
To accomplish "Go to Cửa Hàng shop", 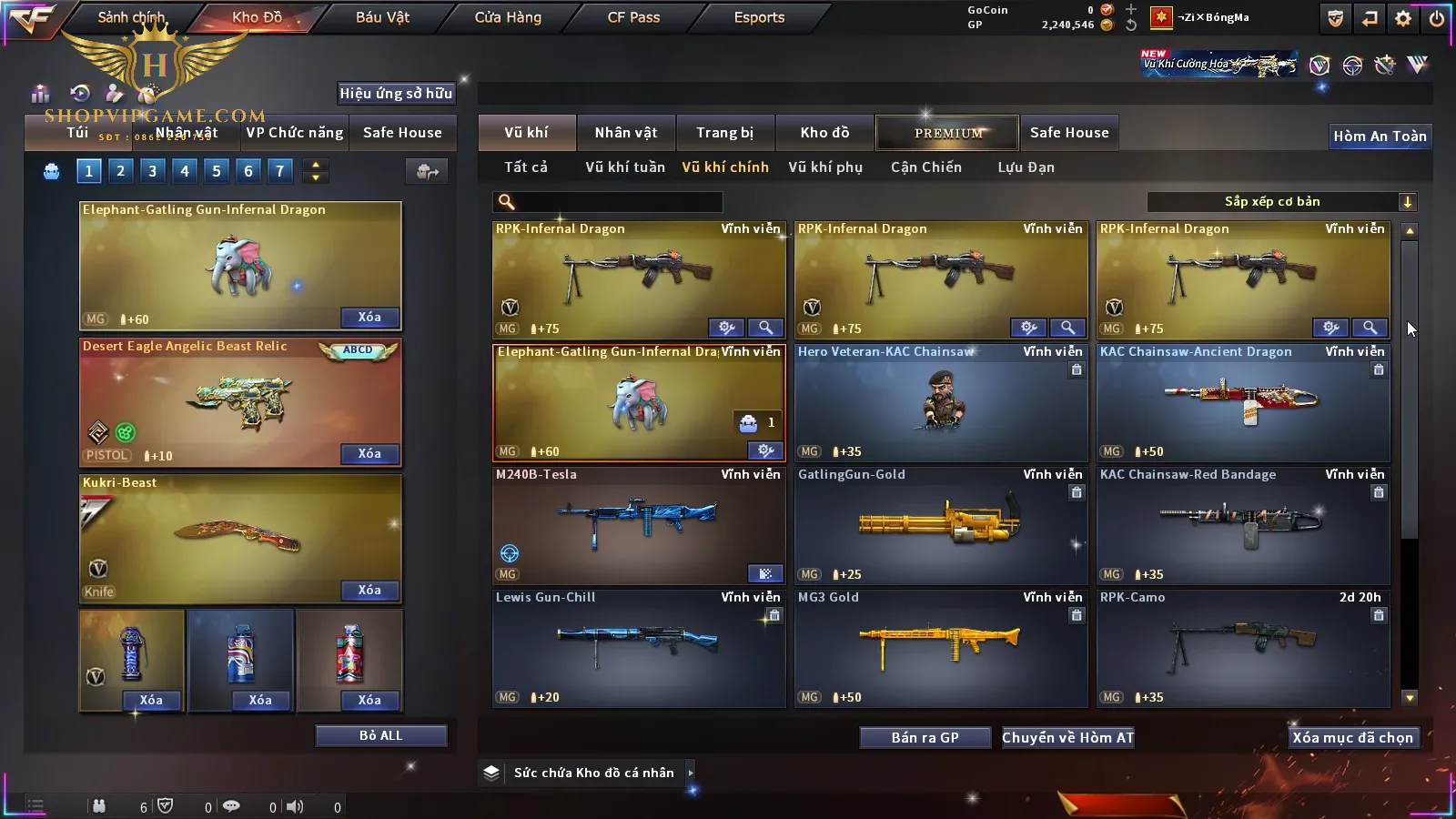I will pos(508,17).
